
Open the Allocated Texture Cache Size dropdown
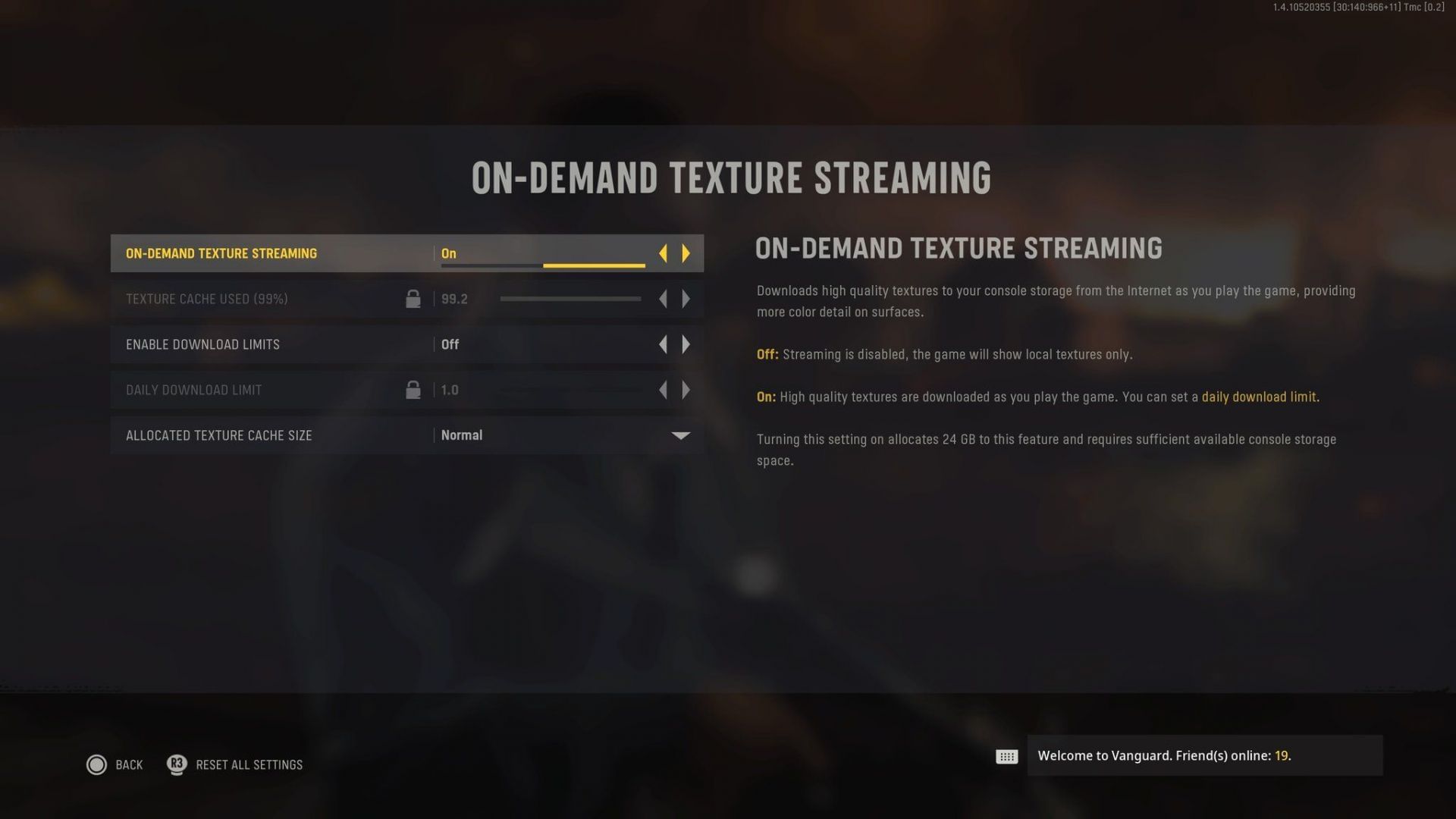pos(680,435)
